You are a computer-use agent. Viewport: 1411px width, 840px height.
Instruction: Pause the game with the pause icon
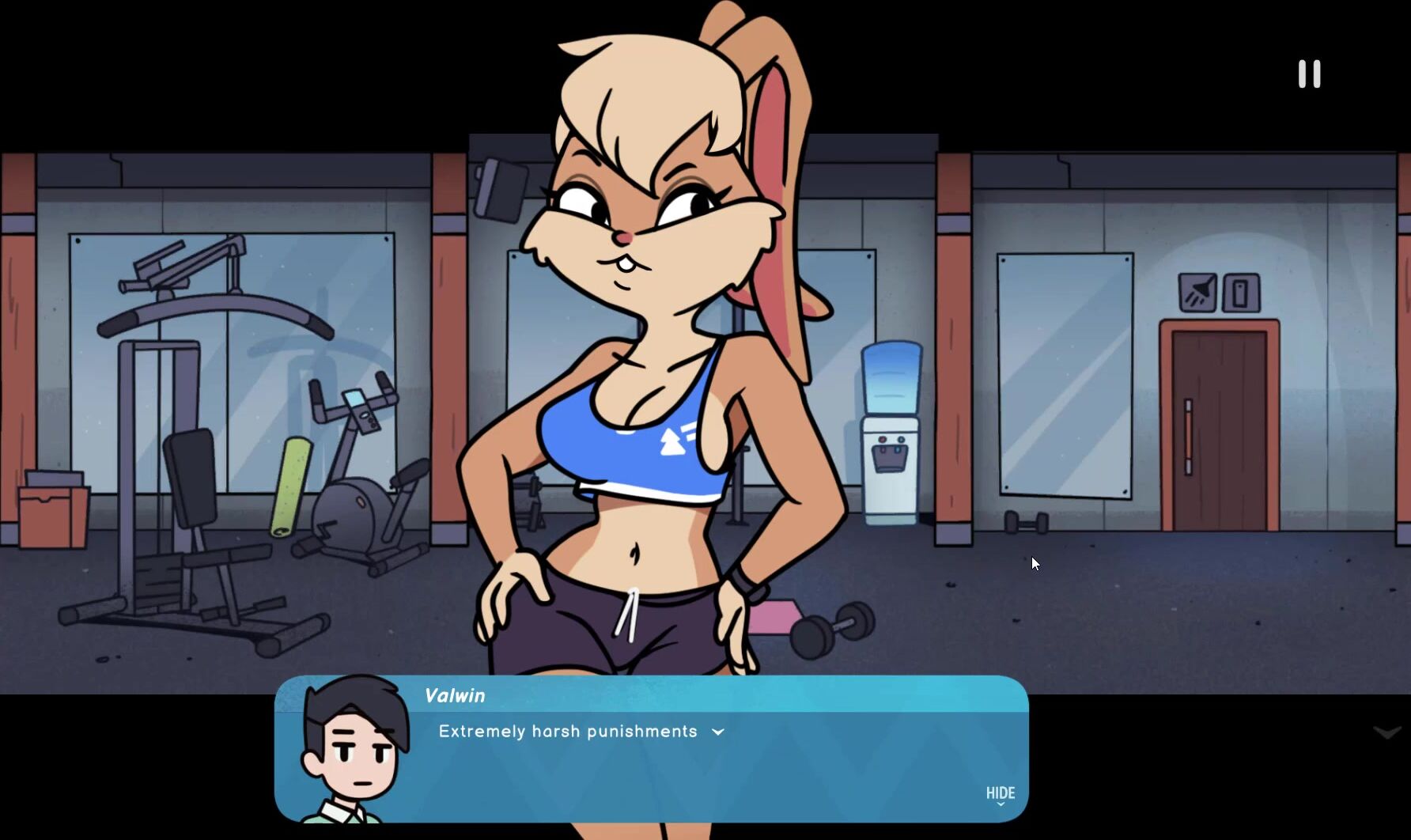coord(1309,74)
